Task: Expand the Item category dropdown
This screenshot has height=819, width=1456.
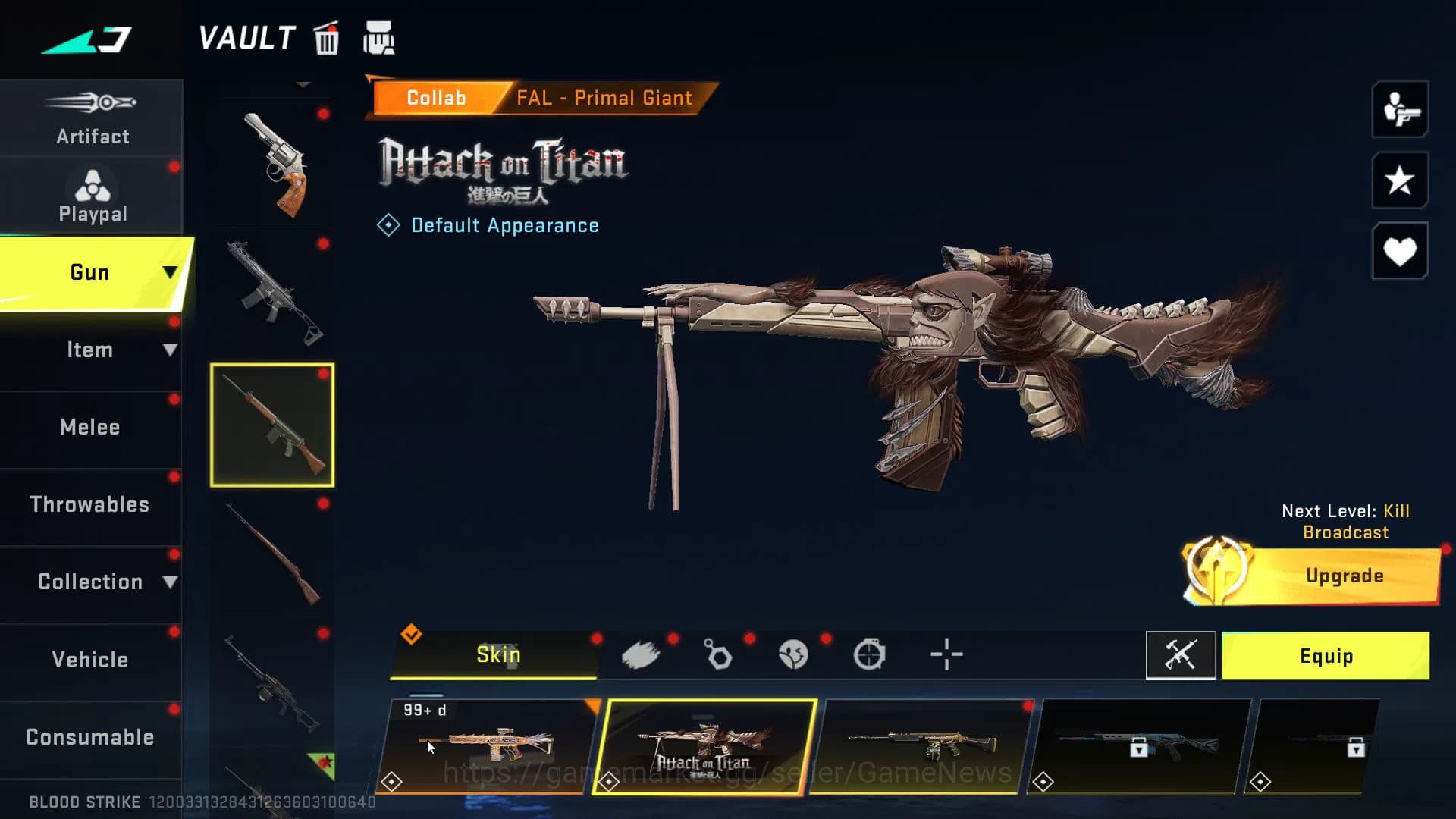Action: [x=91, y=350]
